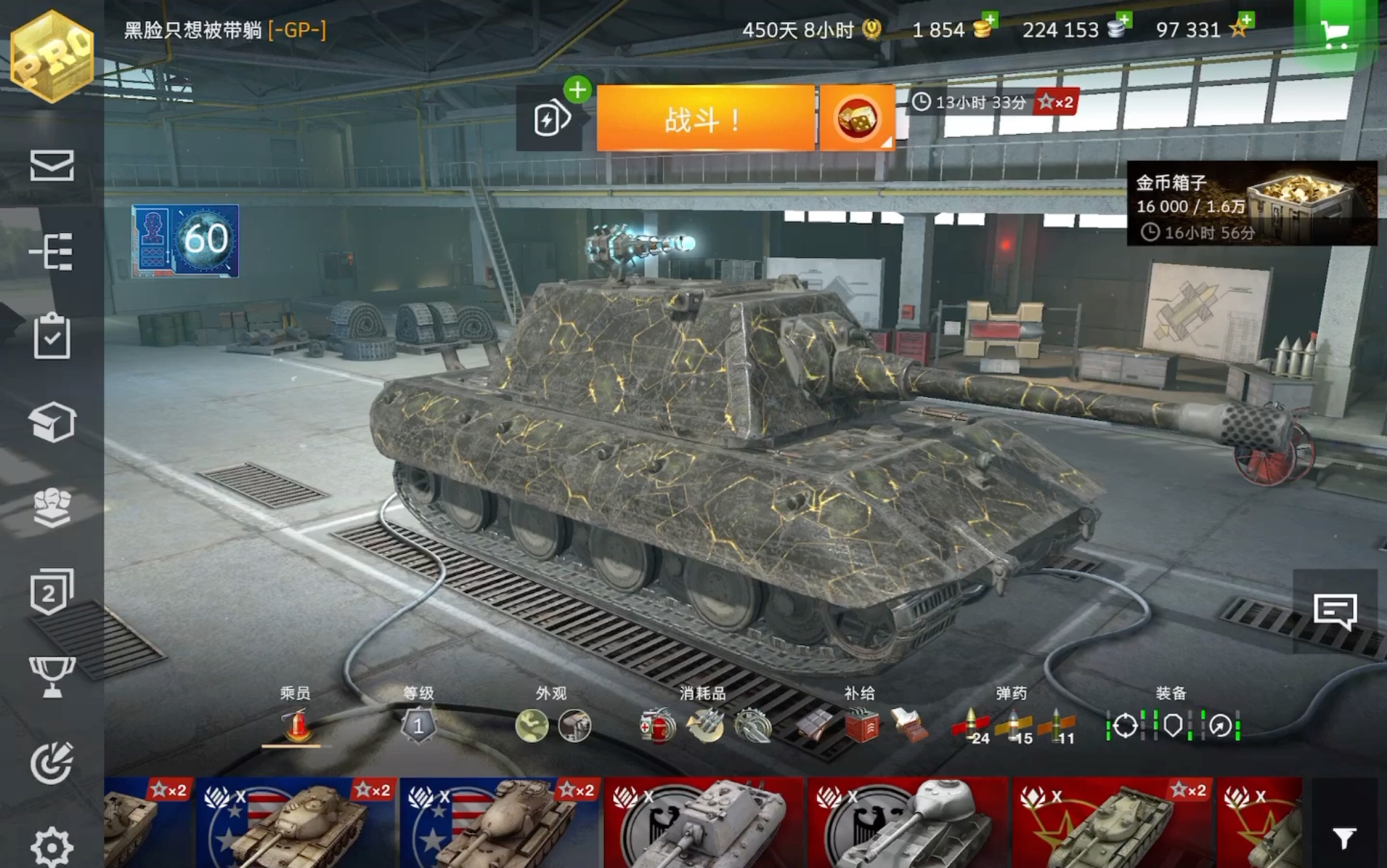Open the 外观 camouflage options
This screenshot has width=1387, height=868.
[552, 724]
